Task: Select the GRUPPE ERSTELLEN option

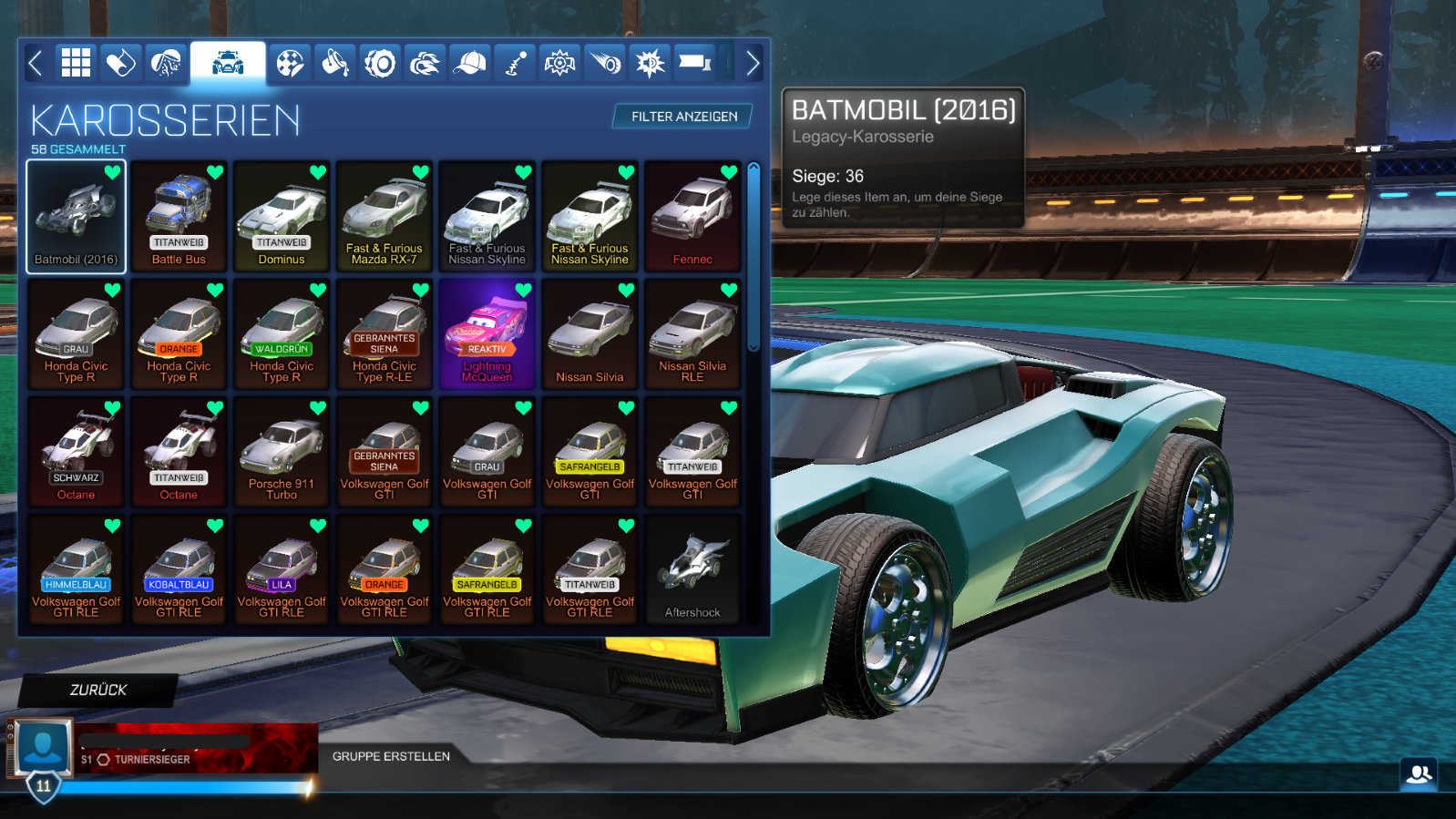Action: [390, 756]
